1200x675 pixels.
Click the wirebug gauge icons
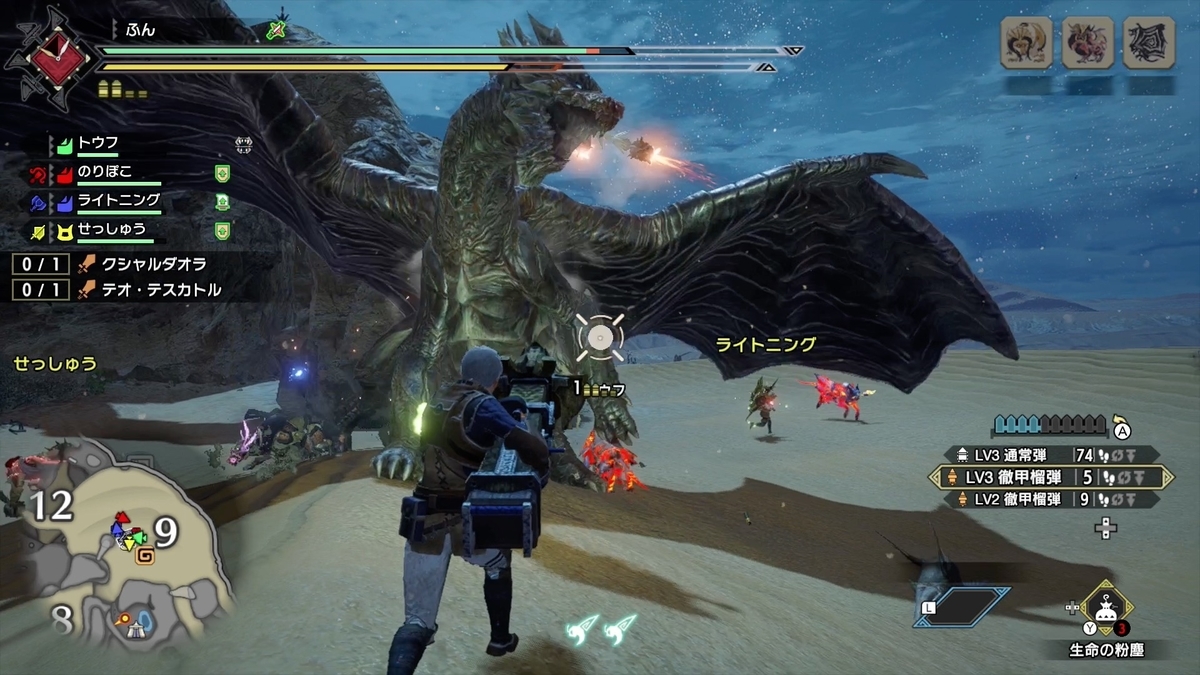603,628
